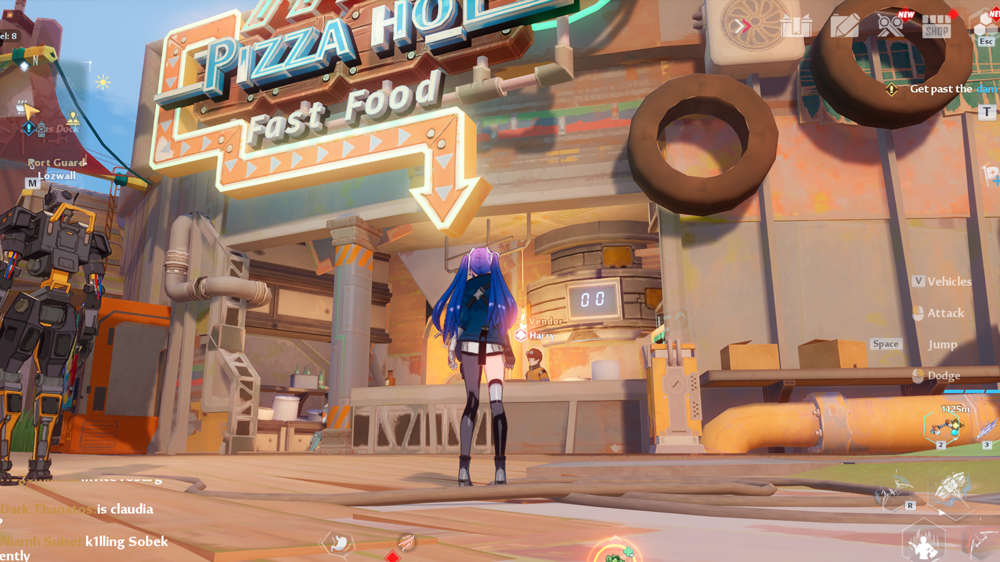Viewport: 1000px width, 562px height.
Task: Tap the Dodge button
Action: tap(937, 376)
